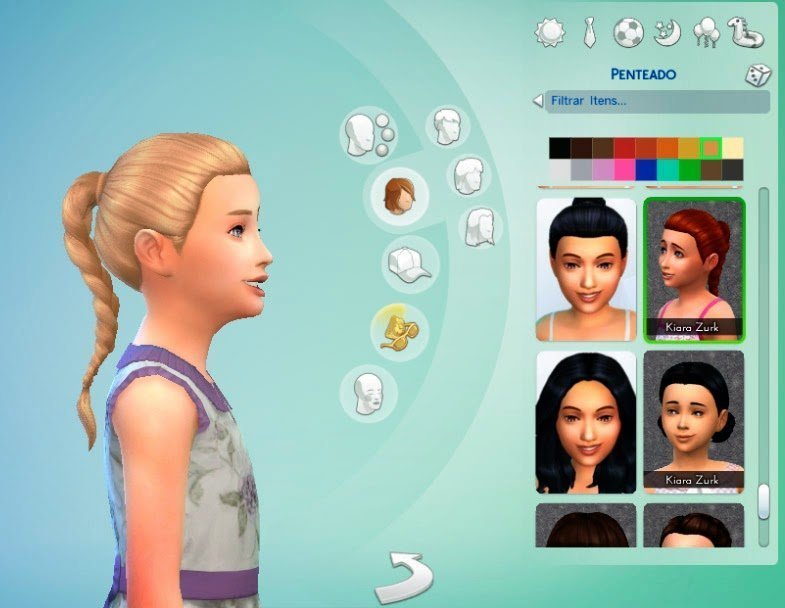Open the face category with bubbles icon
The image size is (785, 608).
click(366, 134)
